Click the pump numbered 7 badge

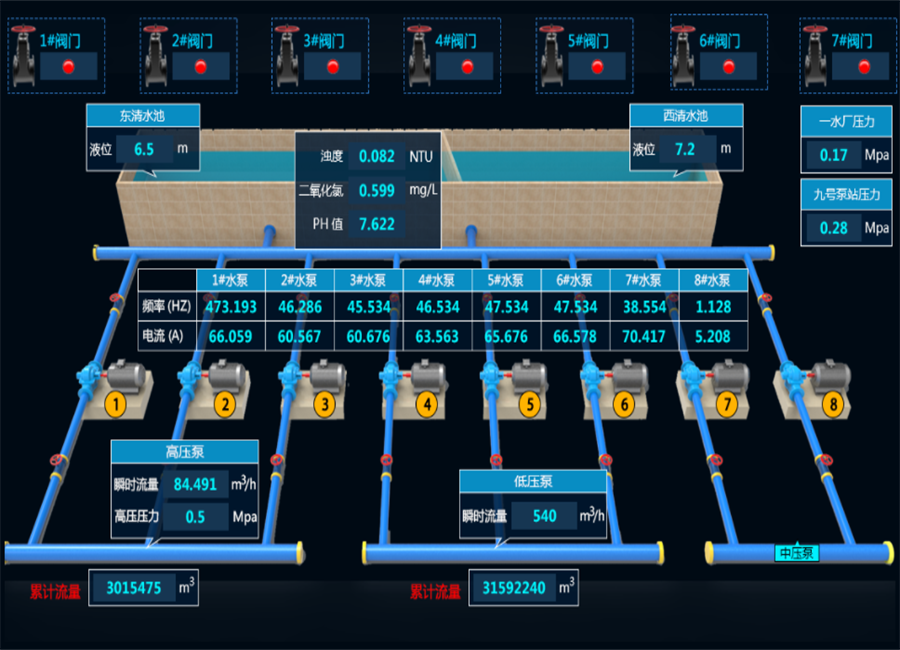[x=727, y=405]
